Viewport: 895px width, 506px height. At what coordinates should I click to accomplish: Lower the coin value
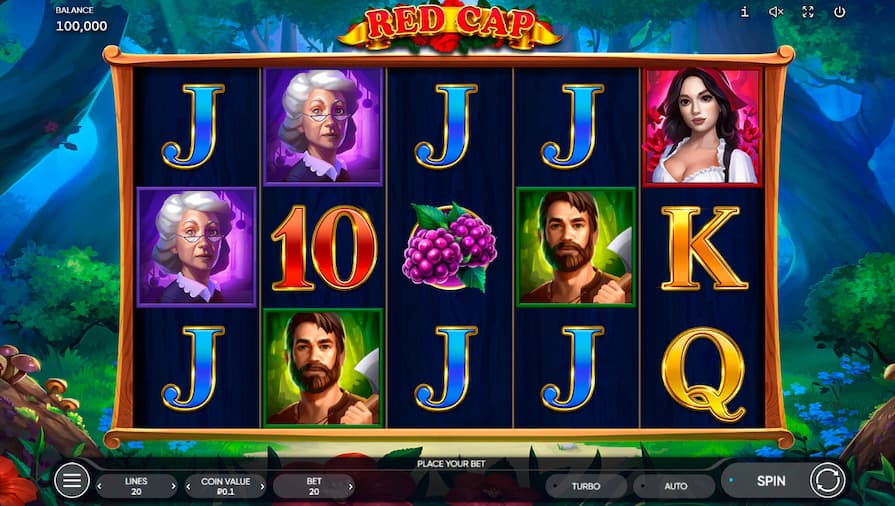click(x=189, y=487)
